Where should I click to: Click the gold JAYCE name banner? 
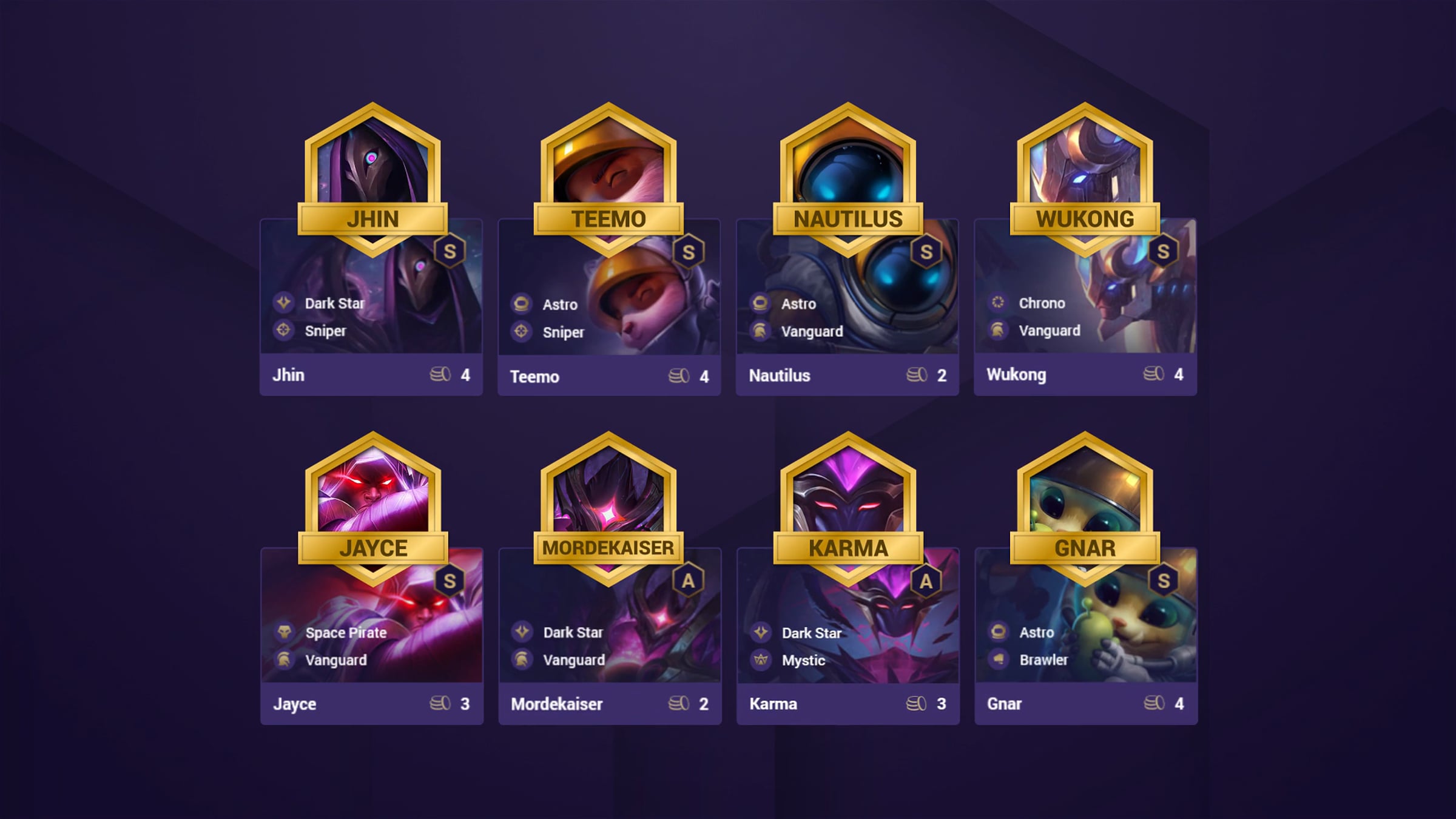[x=372, y=548]
